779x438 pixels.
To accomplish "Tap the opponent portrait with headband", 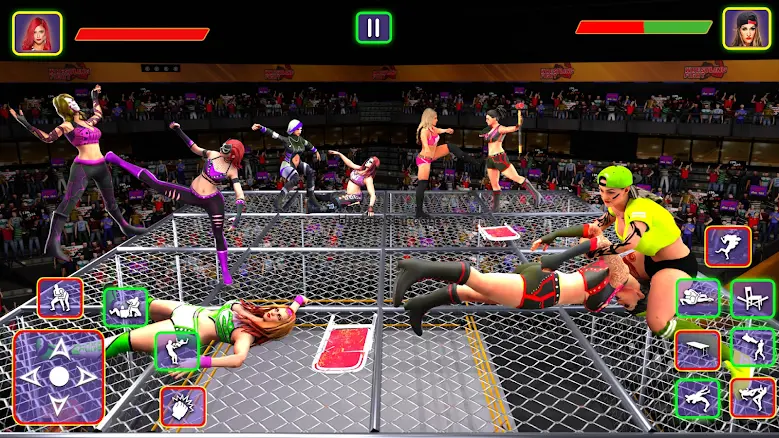I will 747,29.
